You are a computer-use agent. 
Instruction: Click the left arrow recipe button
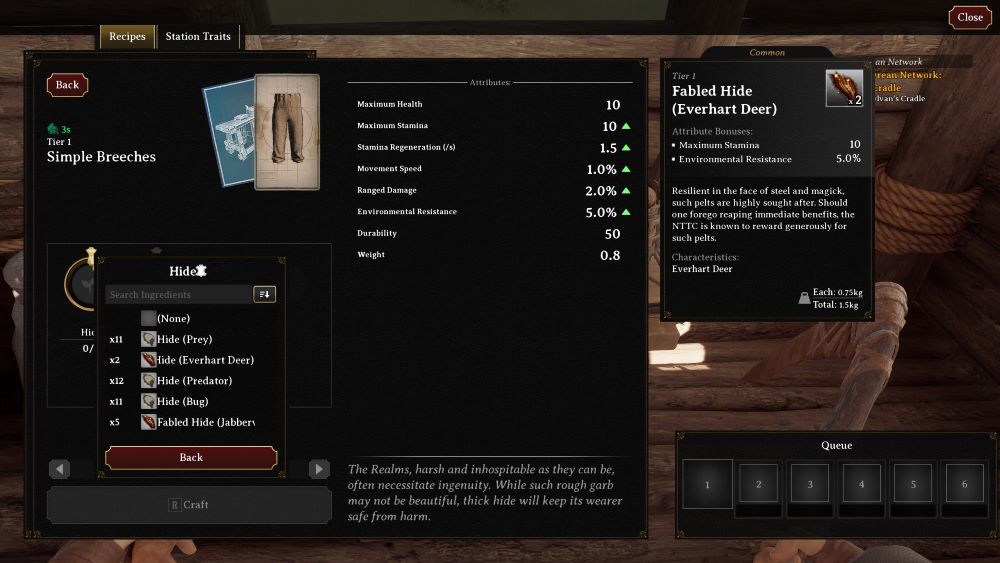[x=59, y=469]
